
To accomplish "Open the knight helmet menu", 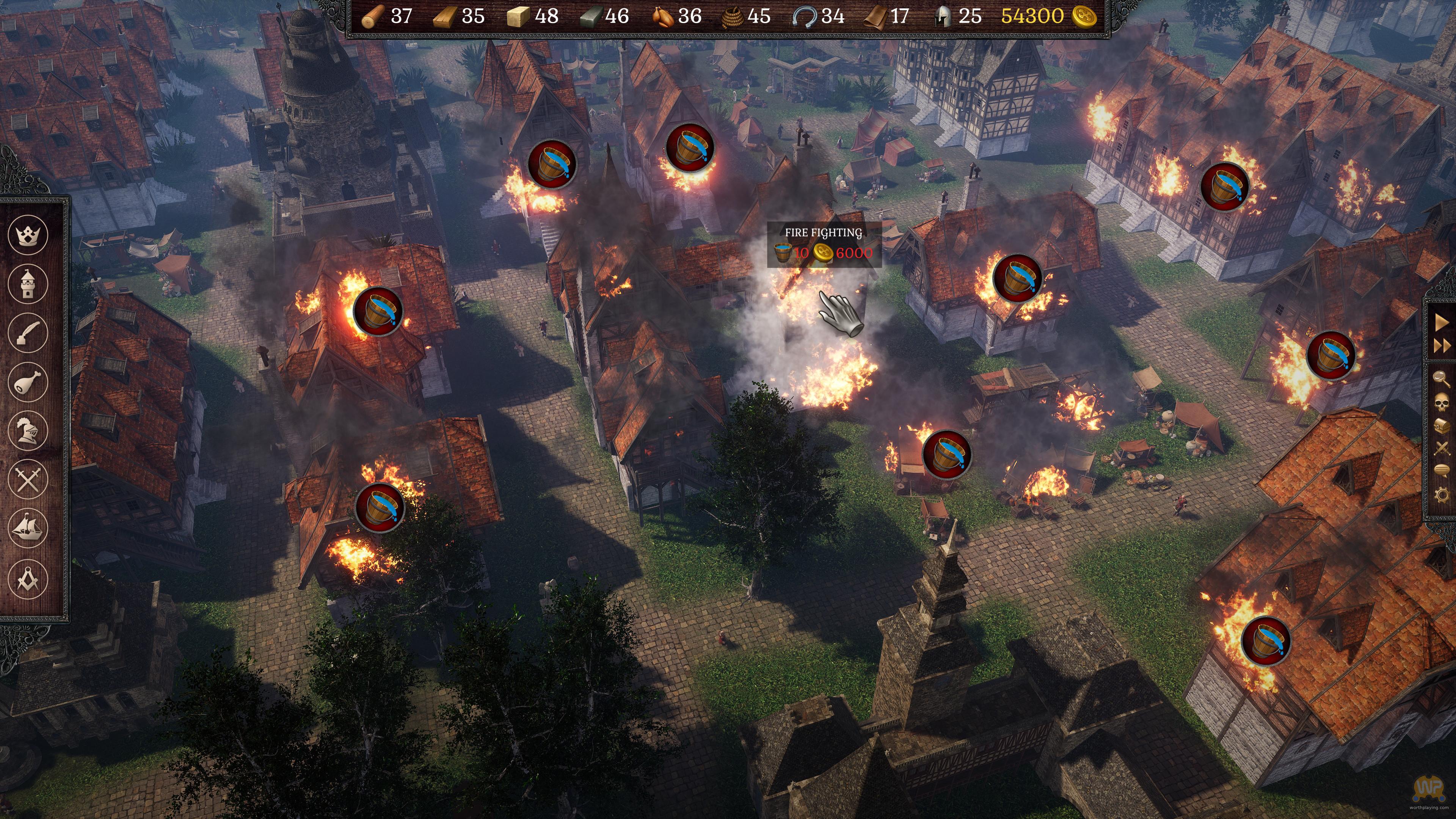I will pyautogui.click(x=28, y=431).
